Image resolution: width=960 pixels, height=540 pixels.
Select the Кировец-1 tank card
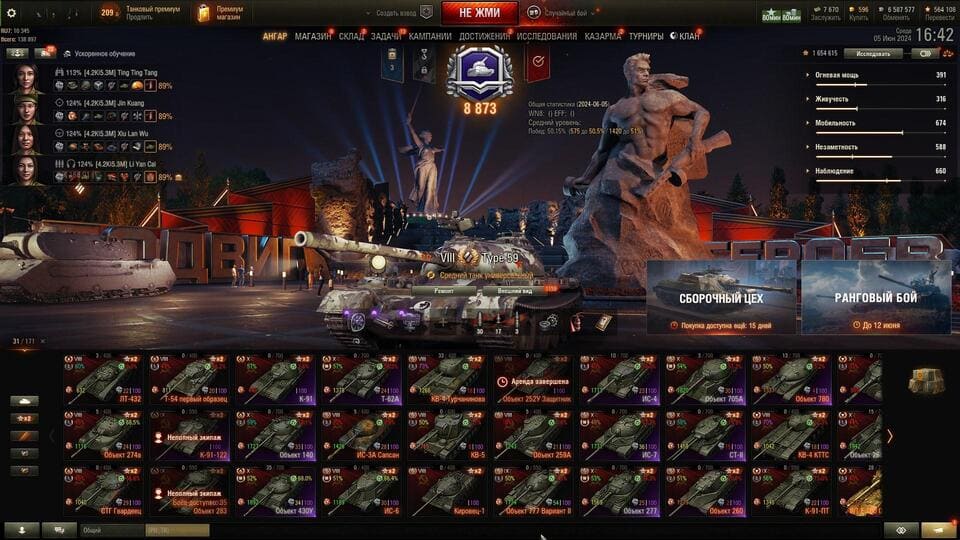[448, 490]
